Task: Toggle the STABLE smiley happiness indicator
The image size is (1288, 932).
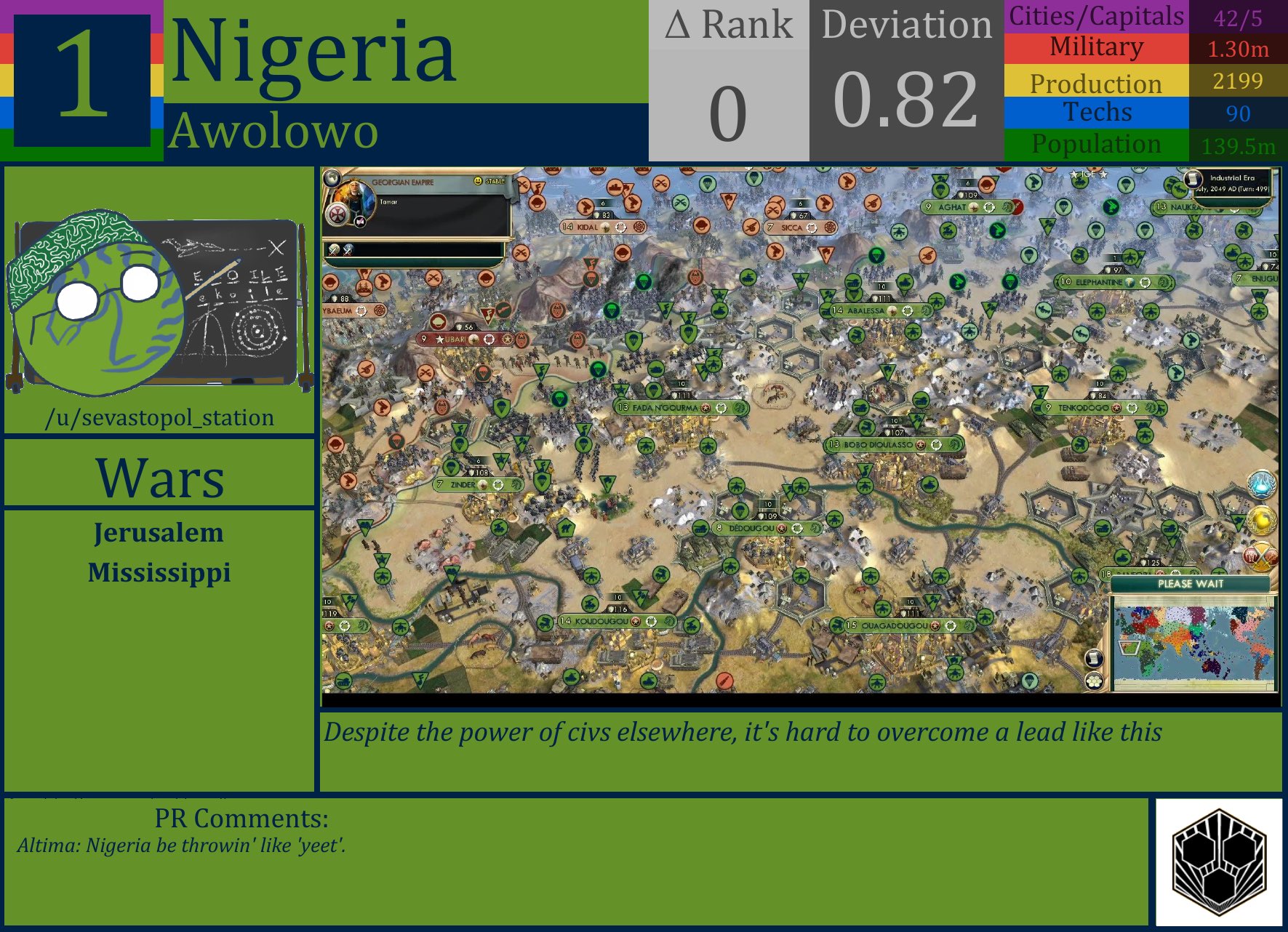Action: 478,180
